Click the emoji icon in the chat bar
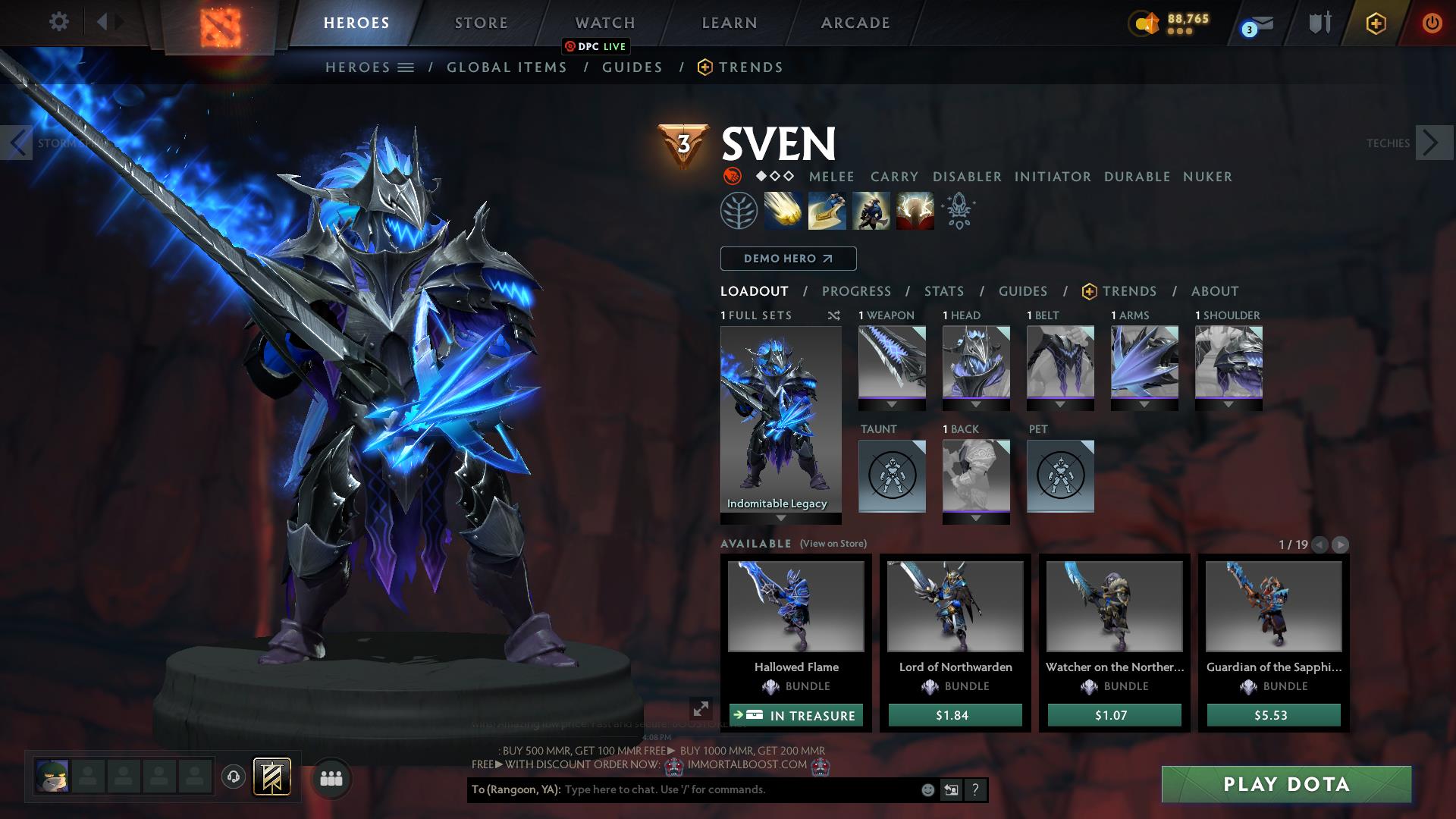This screenshot has width=1456, height=819. click(927, 789)
